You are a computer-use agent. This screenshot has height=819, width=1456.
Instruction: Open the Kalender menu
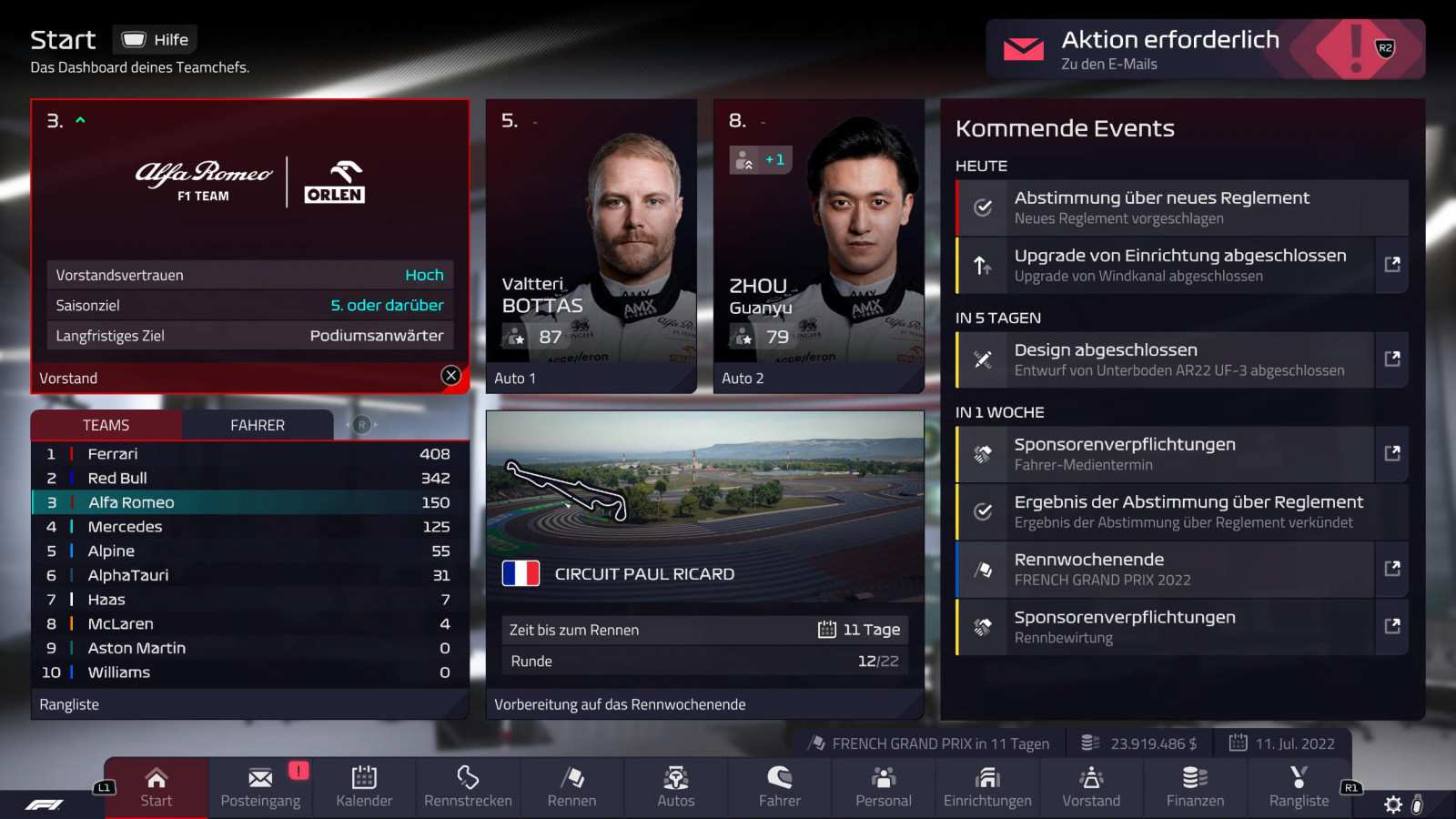coord(364,787)
